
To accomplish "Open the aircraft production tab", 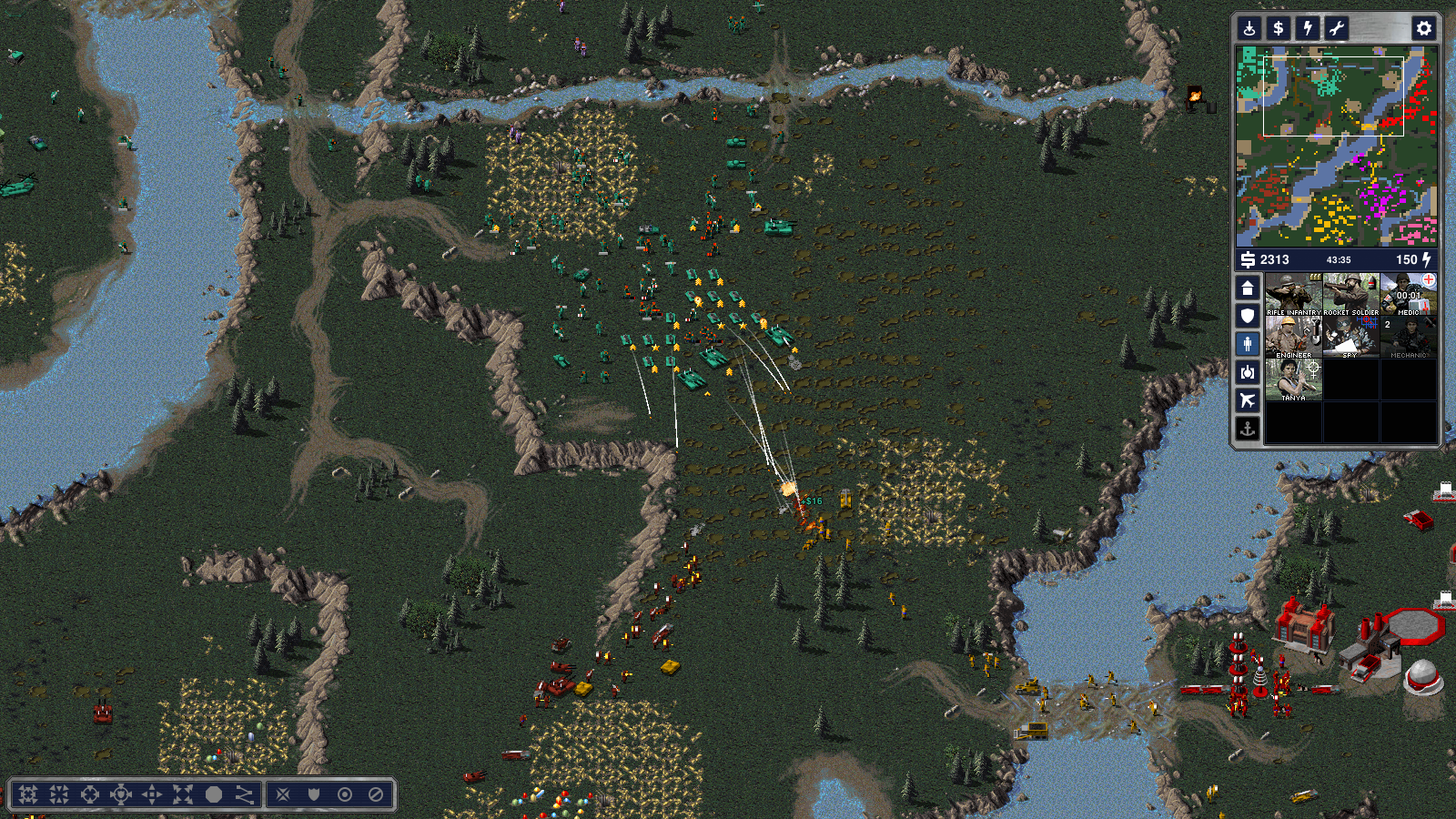I will point(1248,399).
